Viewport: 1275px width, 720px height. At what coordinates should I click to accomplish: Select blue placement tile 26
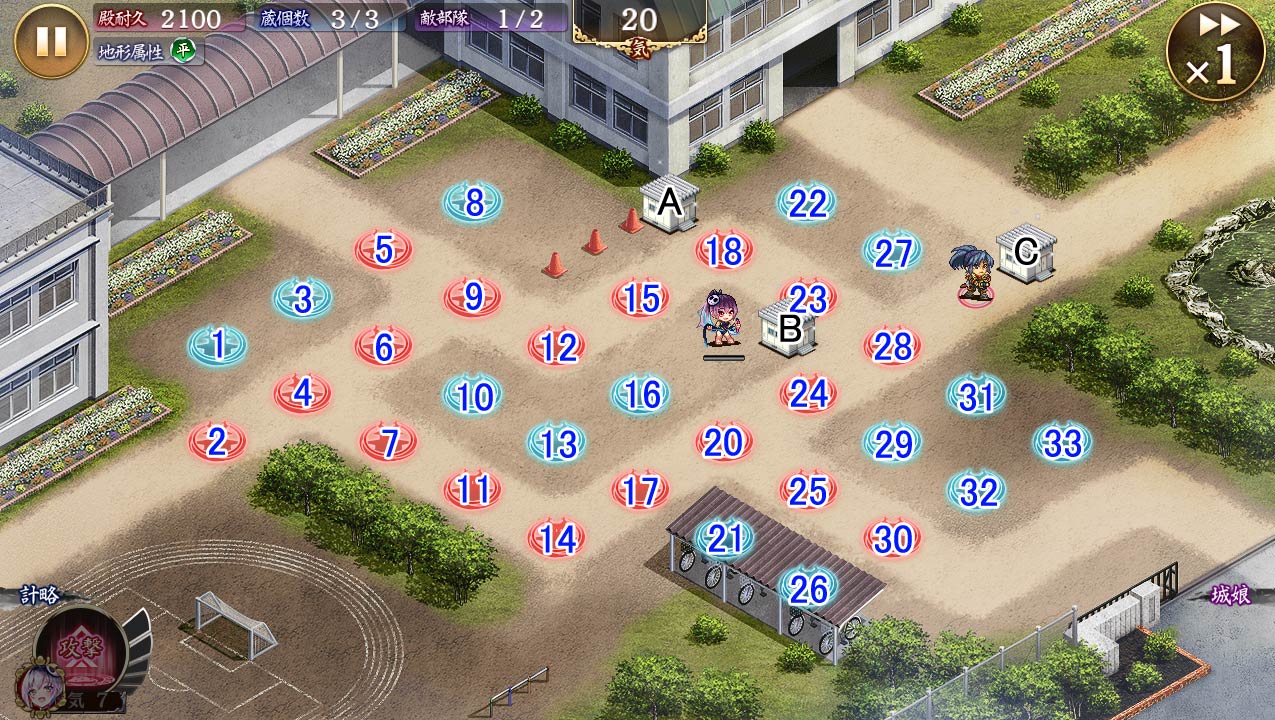[808, 589]
